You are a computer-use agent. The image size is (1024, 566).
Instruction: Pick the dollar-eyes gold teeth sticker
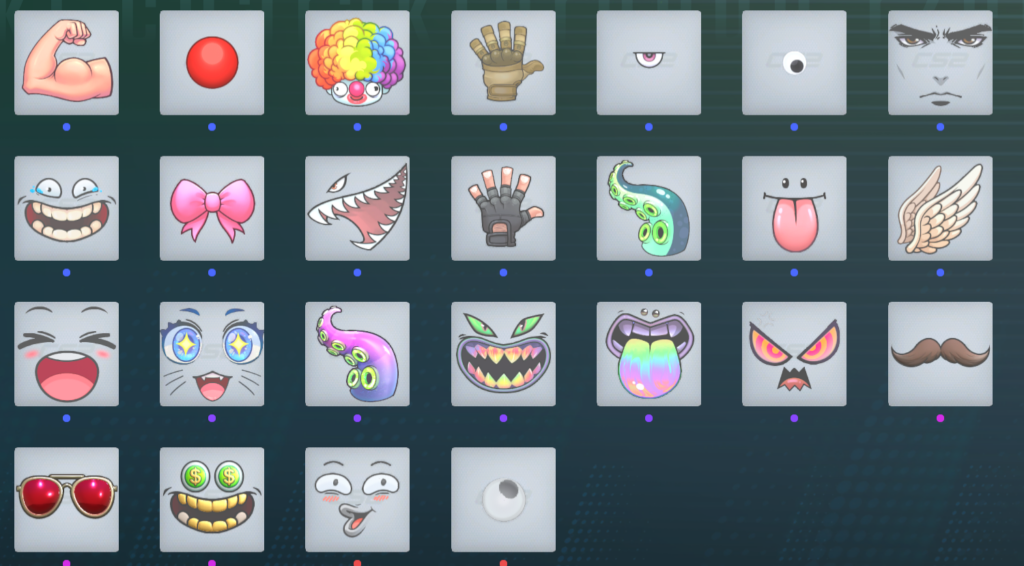coord(212,499)
